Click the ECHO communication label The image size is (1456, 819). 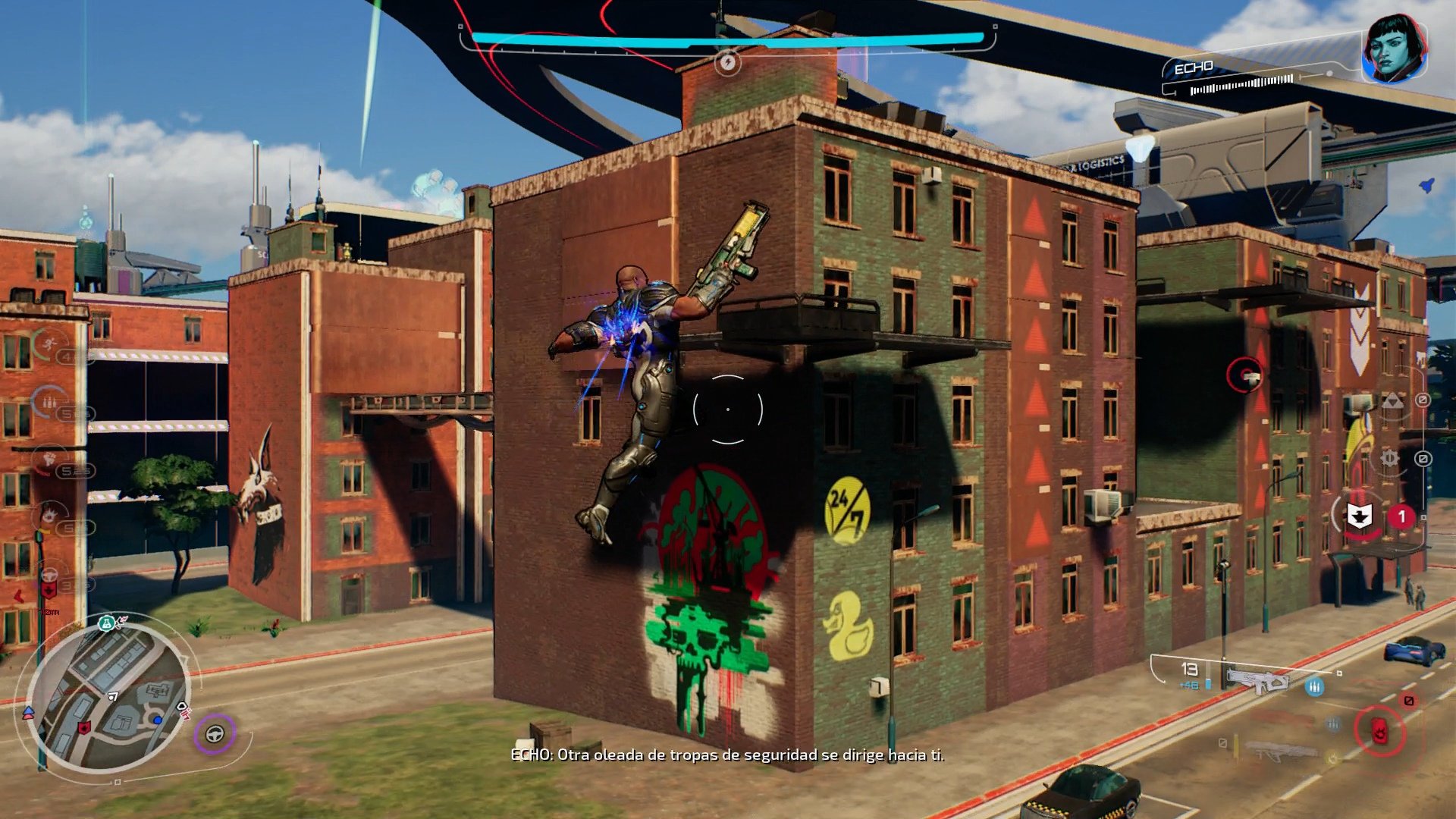1193,67
